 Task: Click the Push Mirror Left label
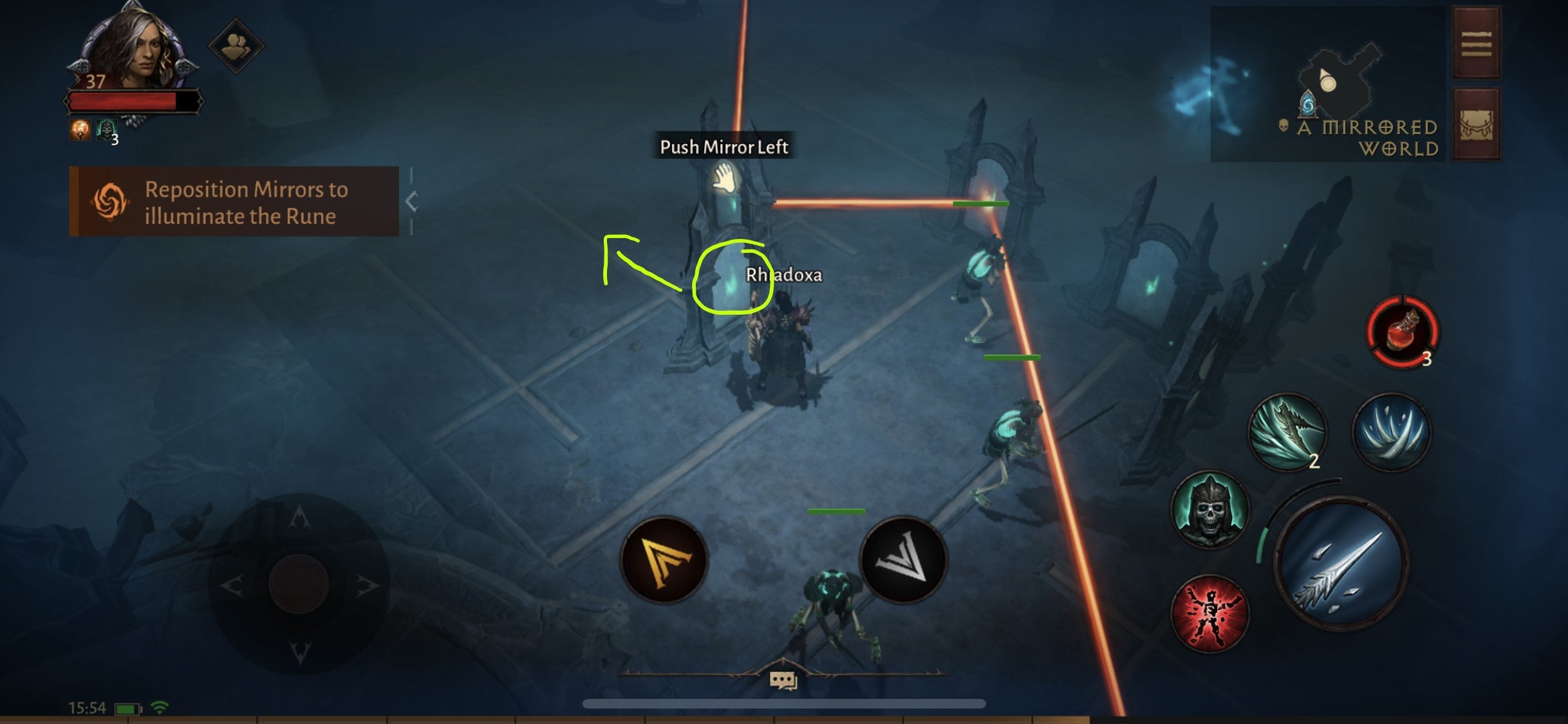[725, 147]
